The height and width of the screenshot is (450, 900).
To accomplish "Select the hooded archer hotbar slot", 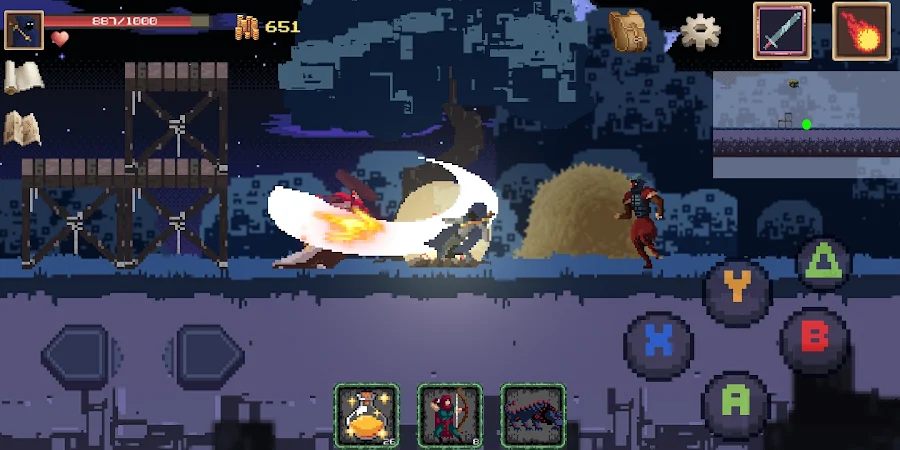I will (450, 415).
